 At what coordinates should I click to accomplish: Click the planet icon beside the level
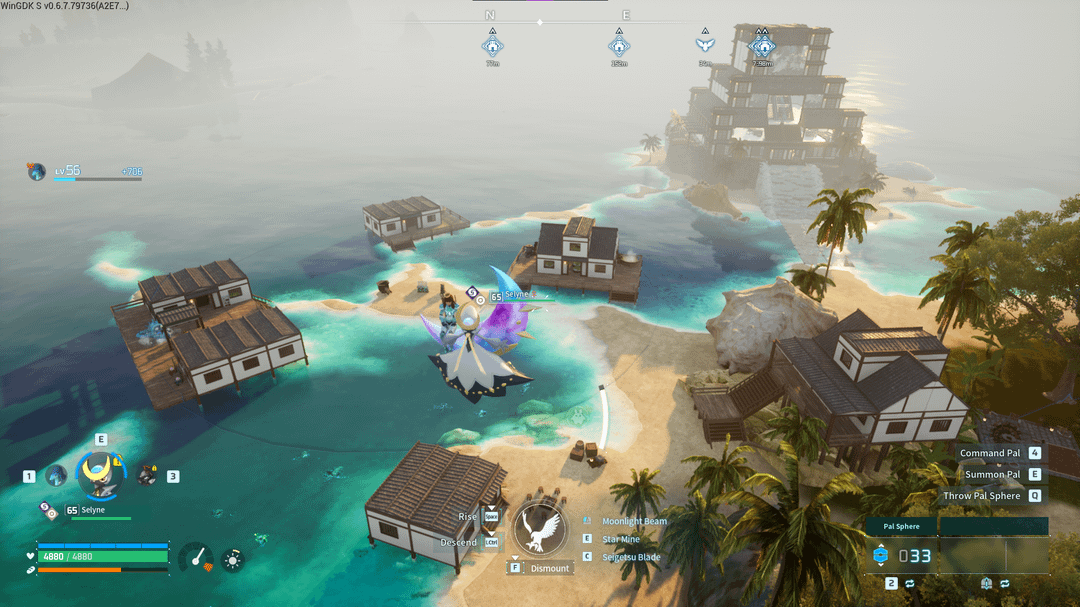point(37,172)
